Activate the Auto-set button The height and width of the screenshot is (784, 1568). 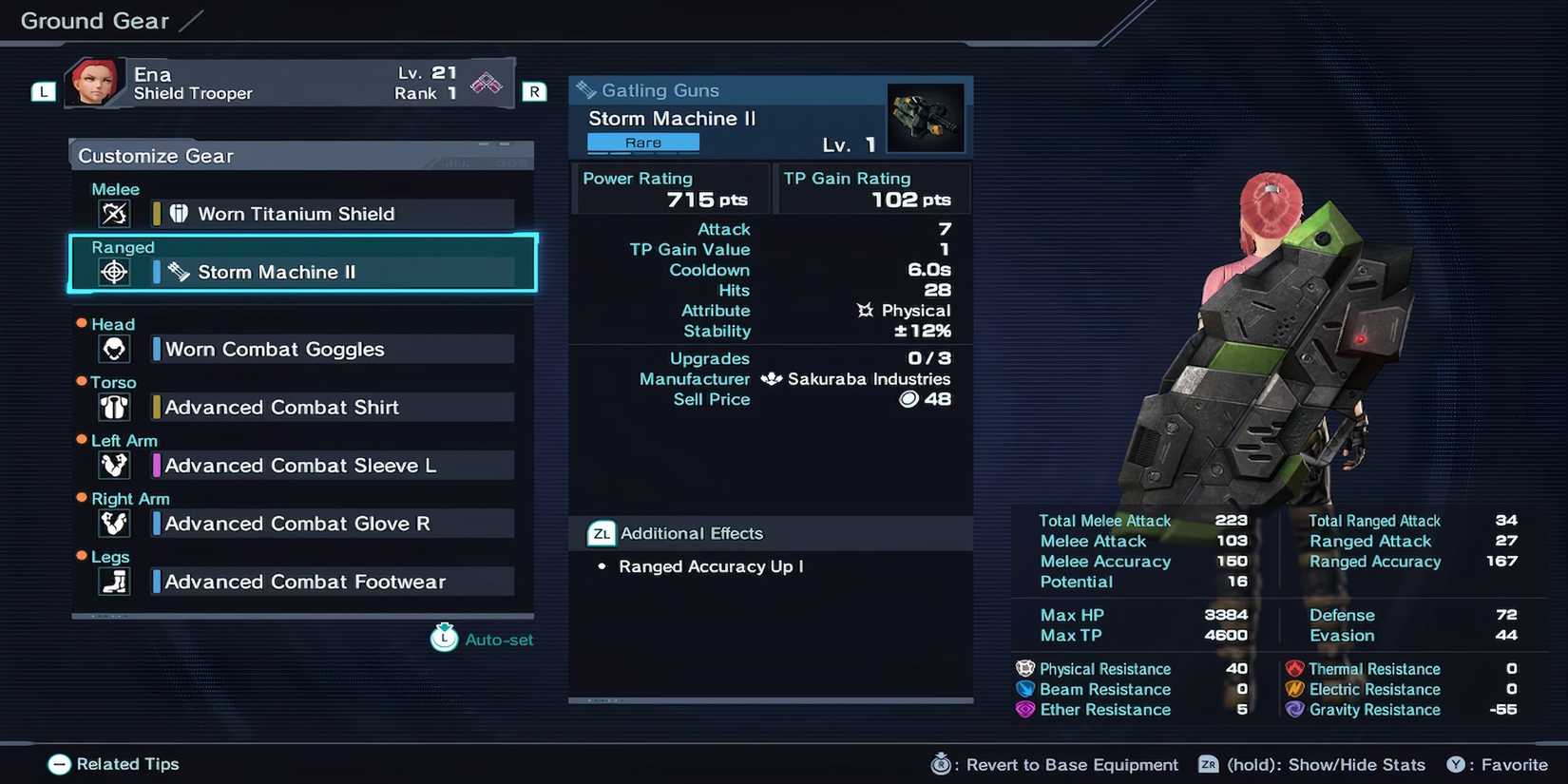coord(482,639)
